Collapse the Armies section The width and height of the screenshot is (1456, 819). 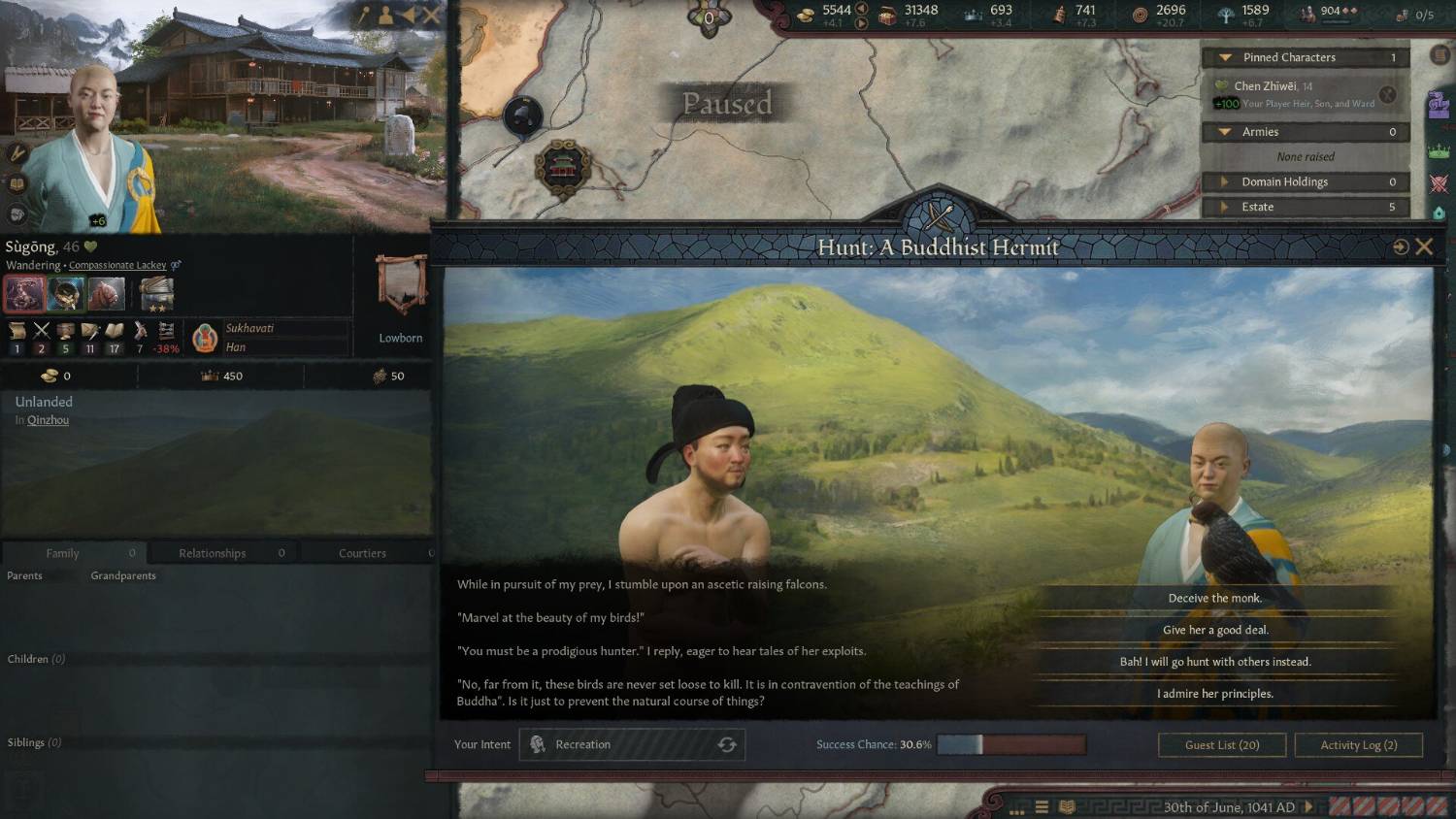coord(1225,132)
